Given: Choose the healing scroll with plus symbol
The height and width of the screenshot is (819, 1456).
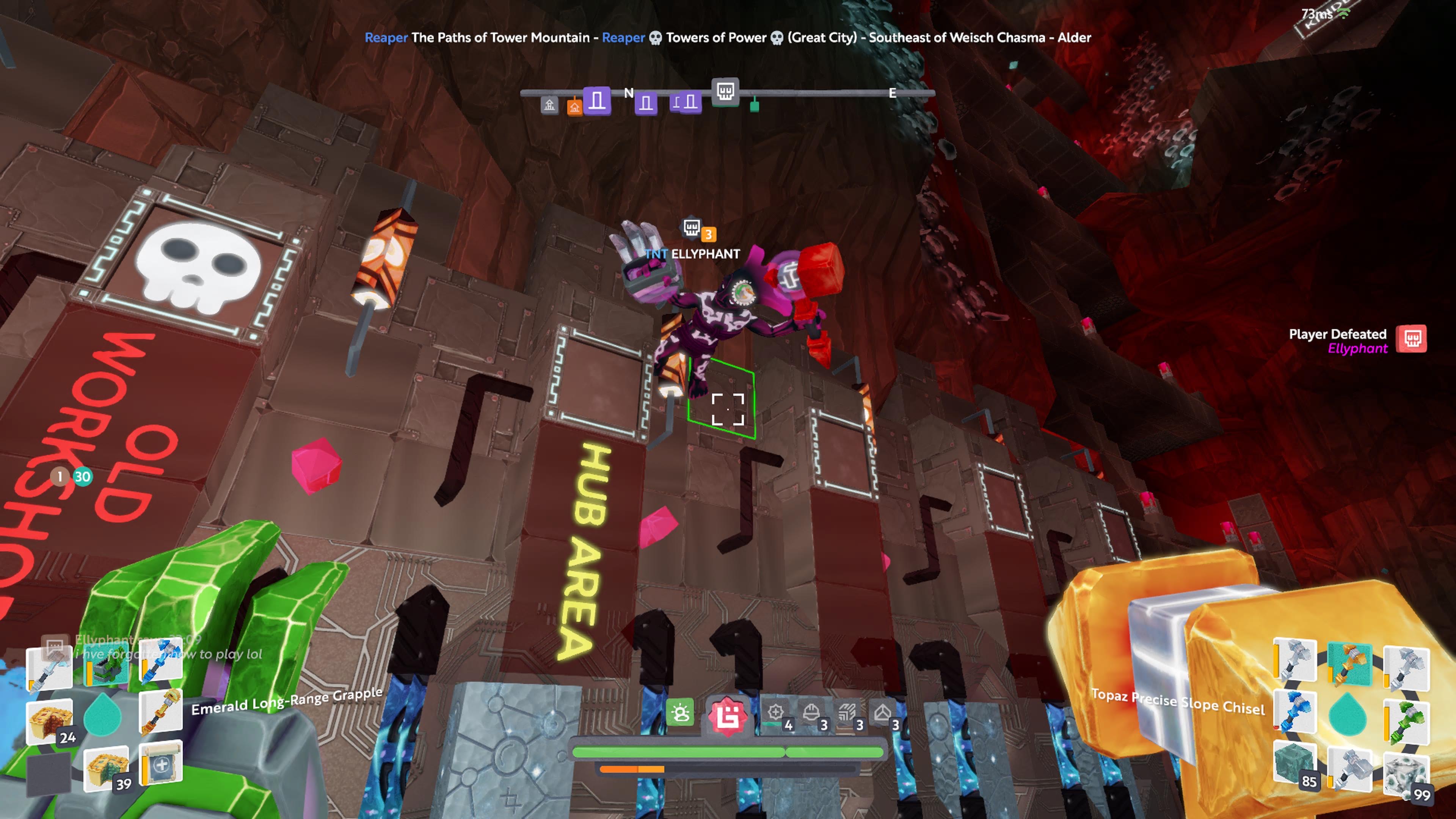Looking at the screenshot, I should coord(161,763).
